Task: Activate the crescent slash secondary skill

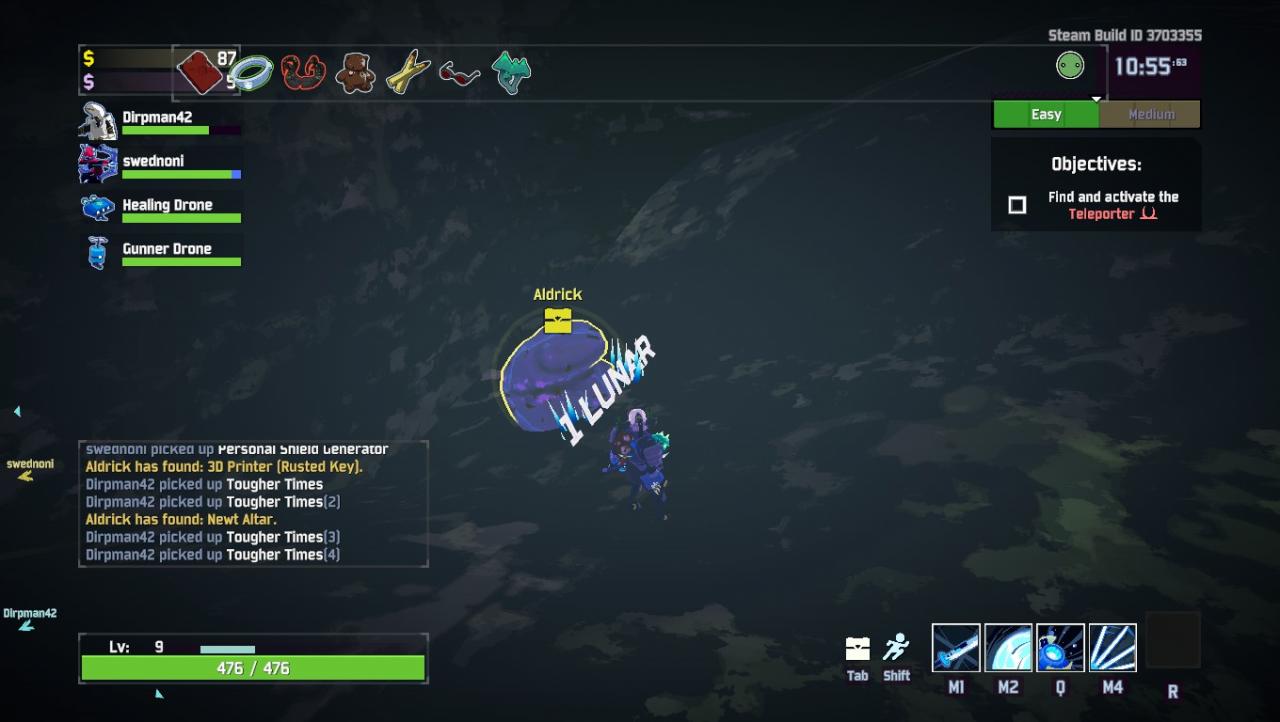Action: point(1008,648)
